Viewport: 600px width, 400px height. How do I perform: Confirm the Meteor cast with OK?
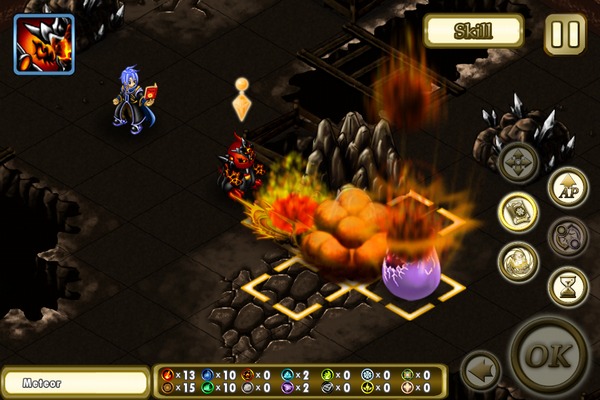coord(548,358)
